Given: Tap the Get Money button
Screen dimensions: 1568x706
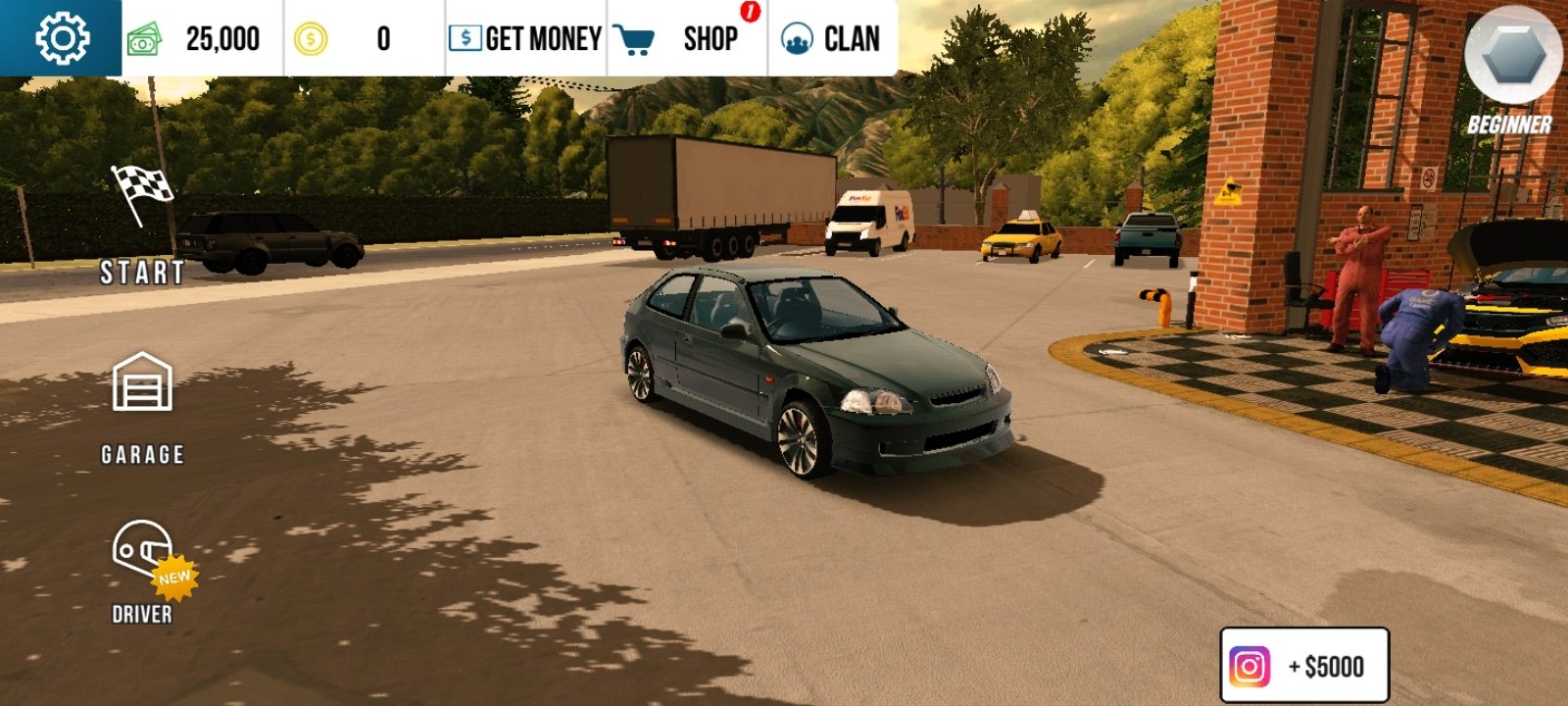Looking at the screenshot, I should [x=525, y=39].
